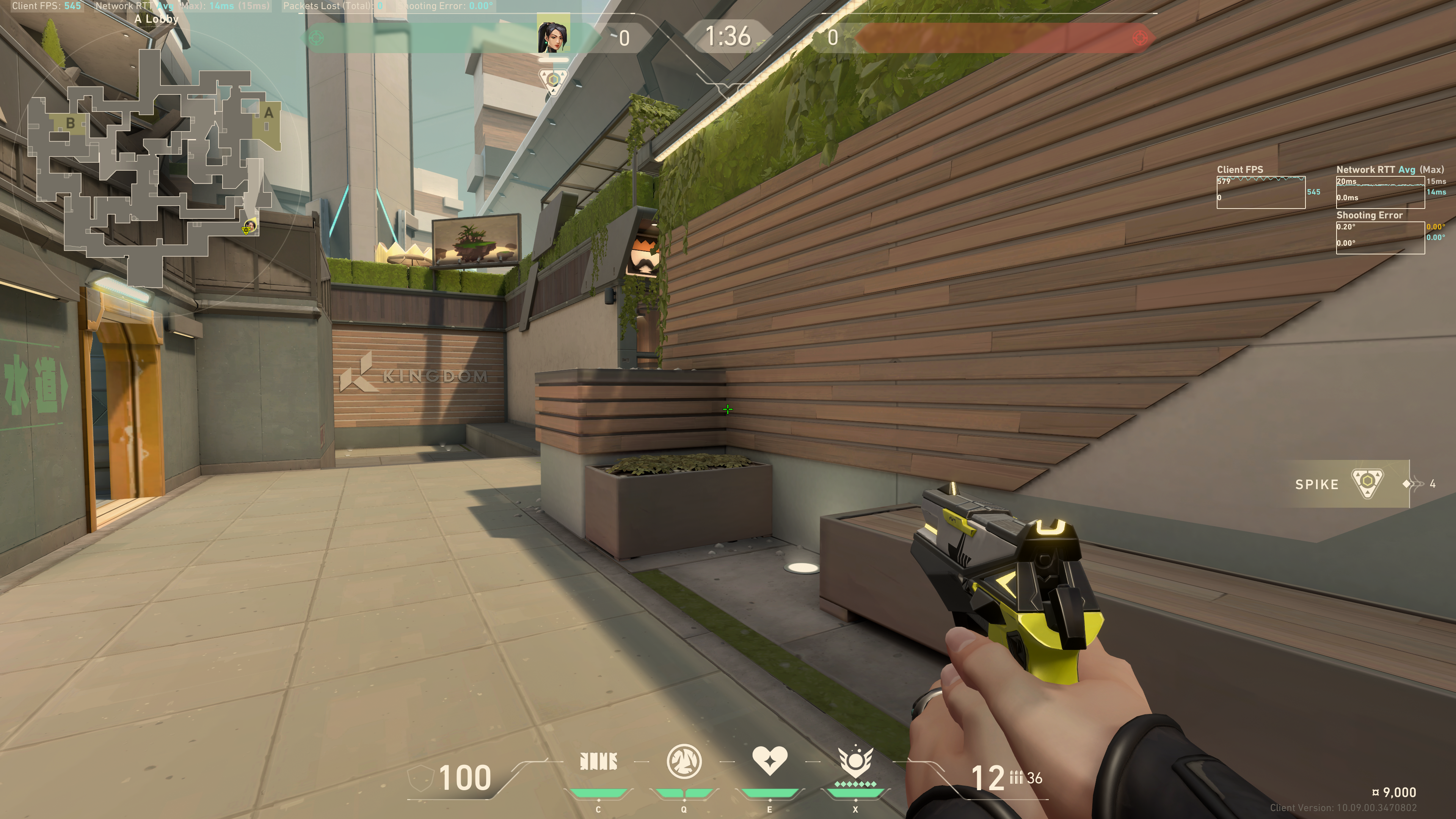This screenshot has width=1456, height=819.
Task: Click the spike carrier icon below Sage's portrait
Action: coord(553,80)
